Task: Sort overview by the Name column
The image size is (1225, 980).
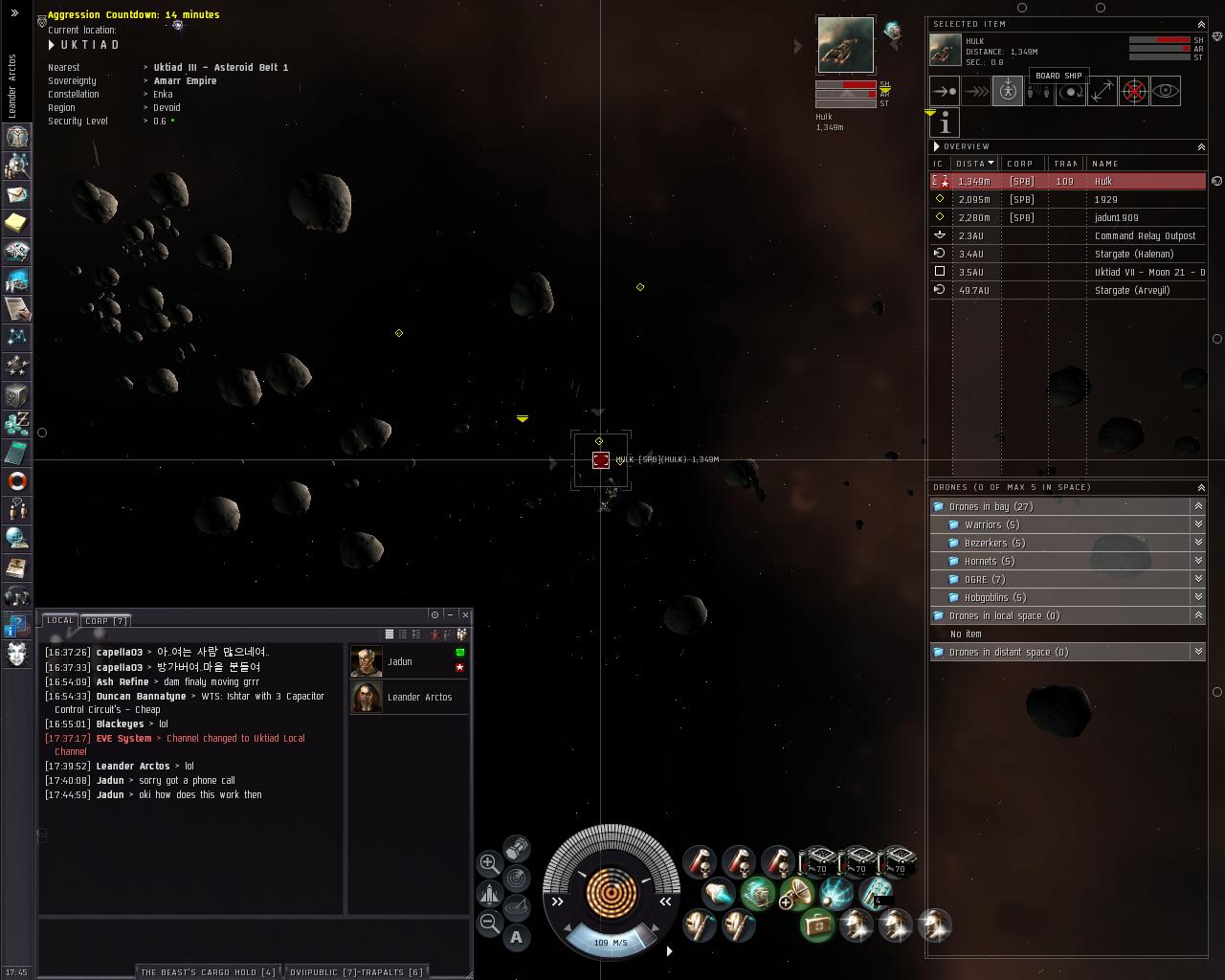Action: tap(1105, 164)
